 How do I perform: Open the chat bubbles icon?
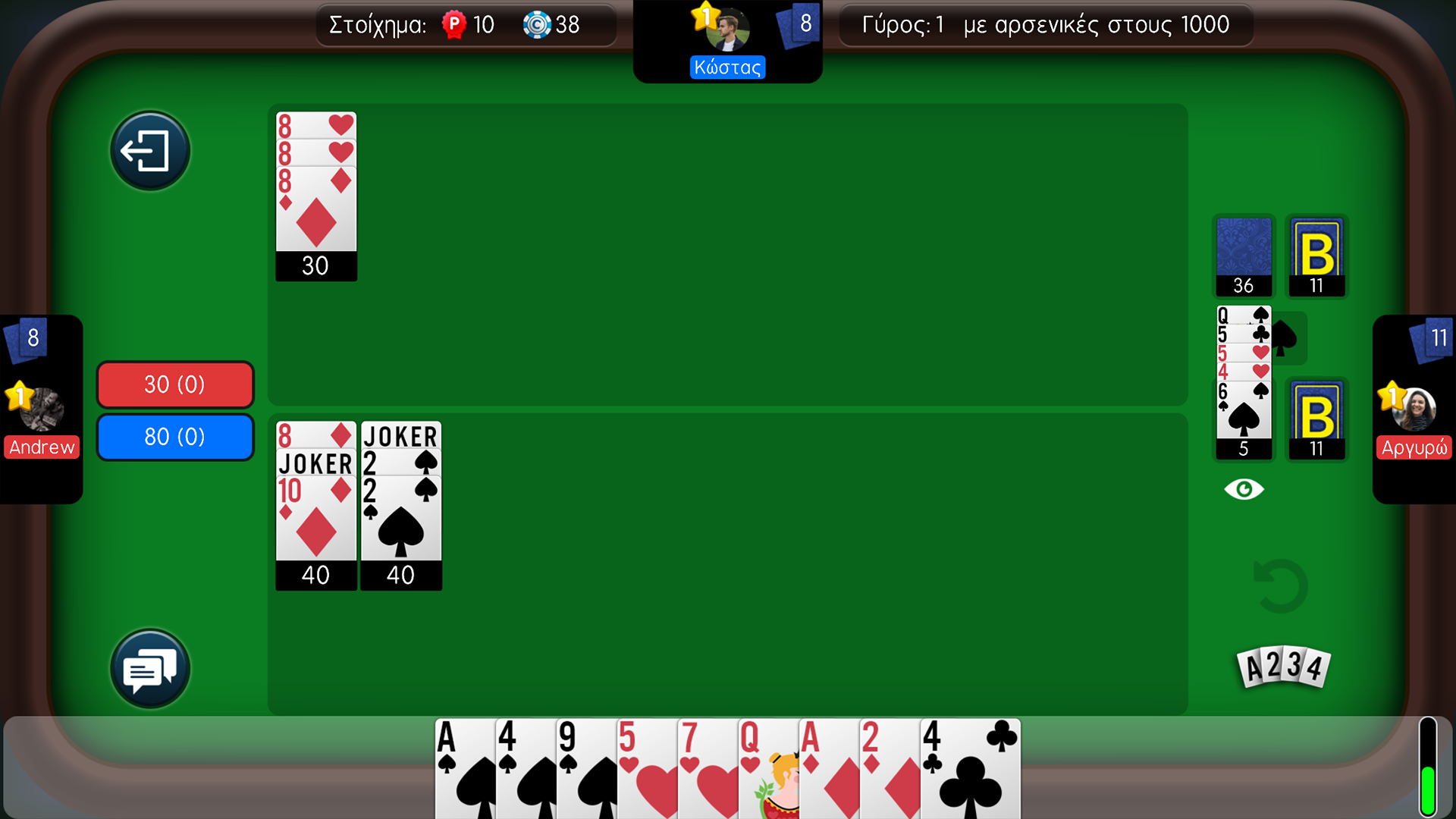[149, 667]
